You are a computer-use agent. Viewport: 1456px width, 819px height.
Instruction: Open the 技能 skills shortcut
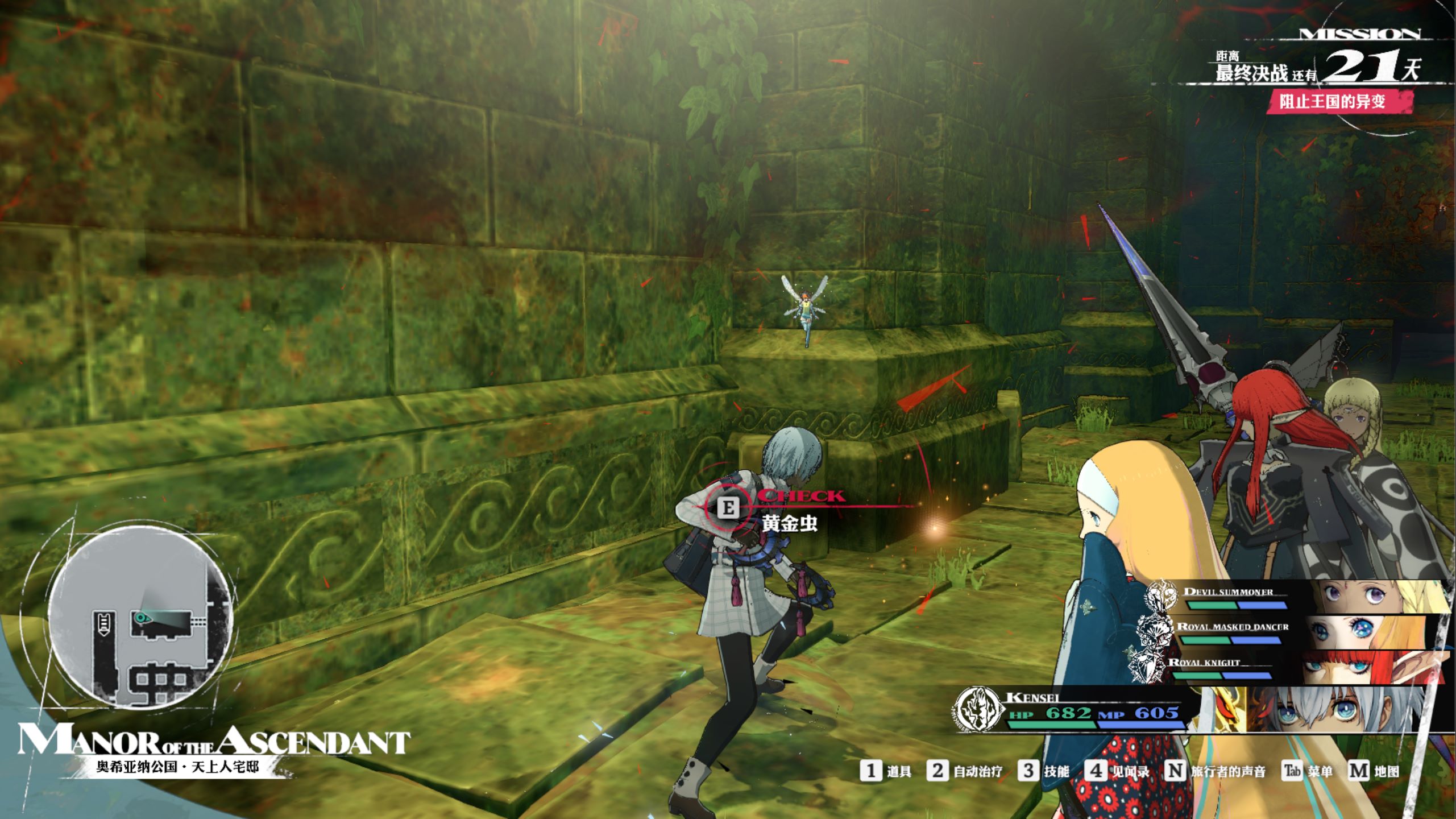click(x=1044, y=771)
